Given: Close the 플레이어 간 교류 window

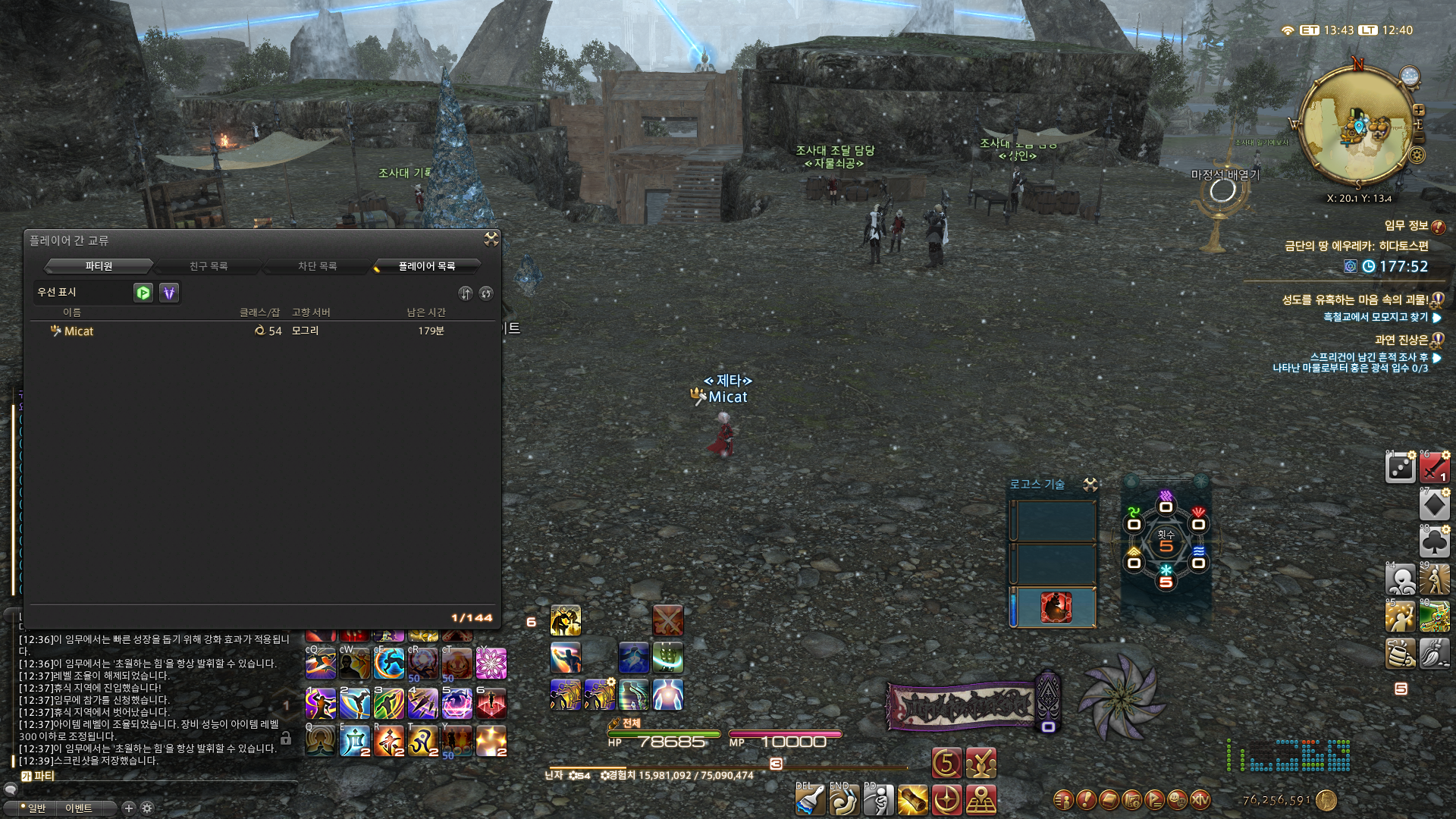Looking at the screenshot, I should 491,240.
